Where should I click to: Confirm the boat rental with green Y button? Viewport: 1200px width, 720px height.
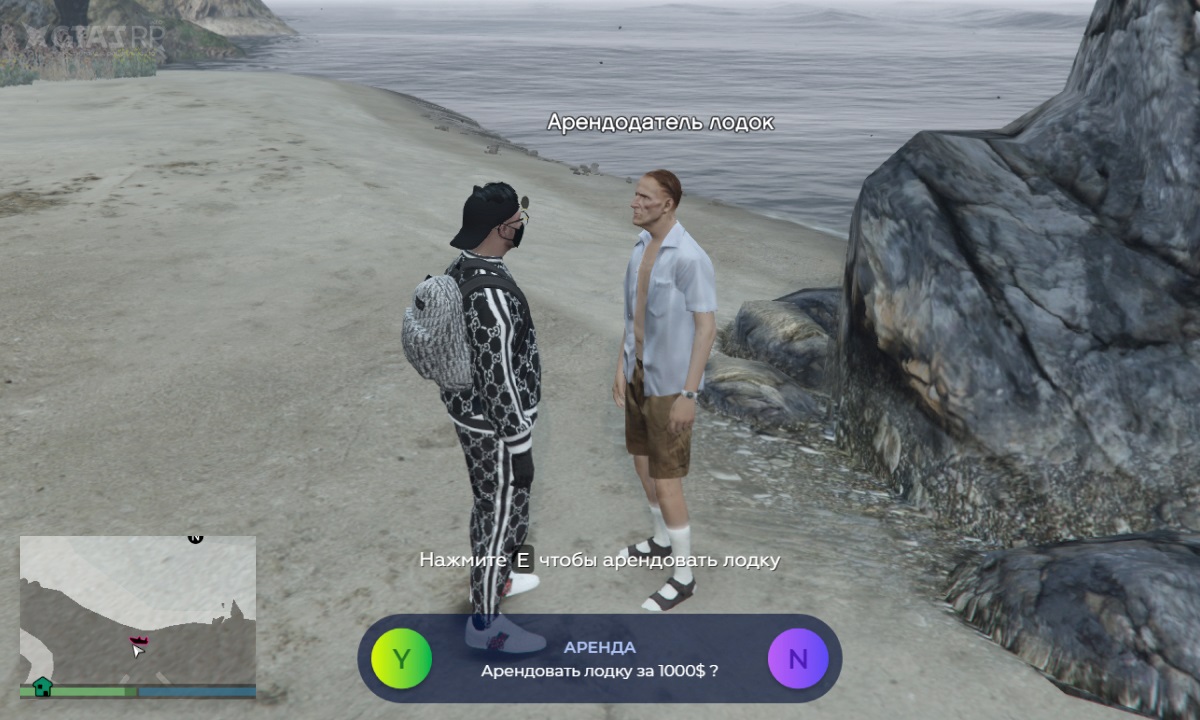tap(401, 659)
